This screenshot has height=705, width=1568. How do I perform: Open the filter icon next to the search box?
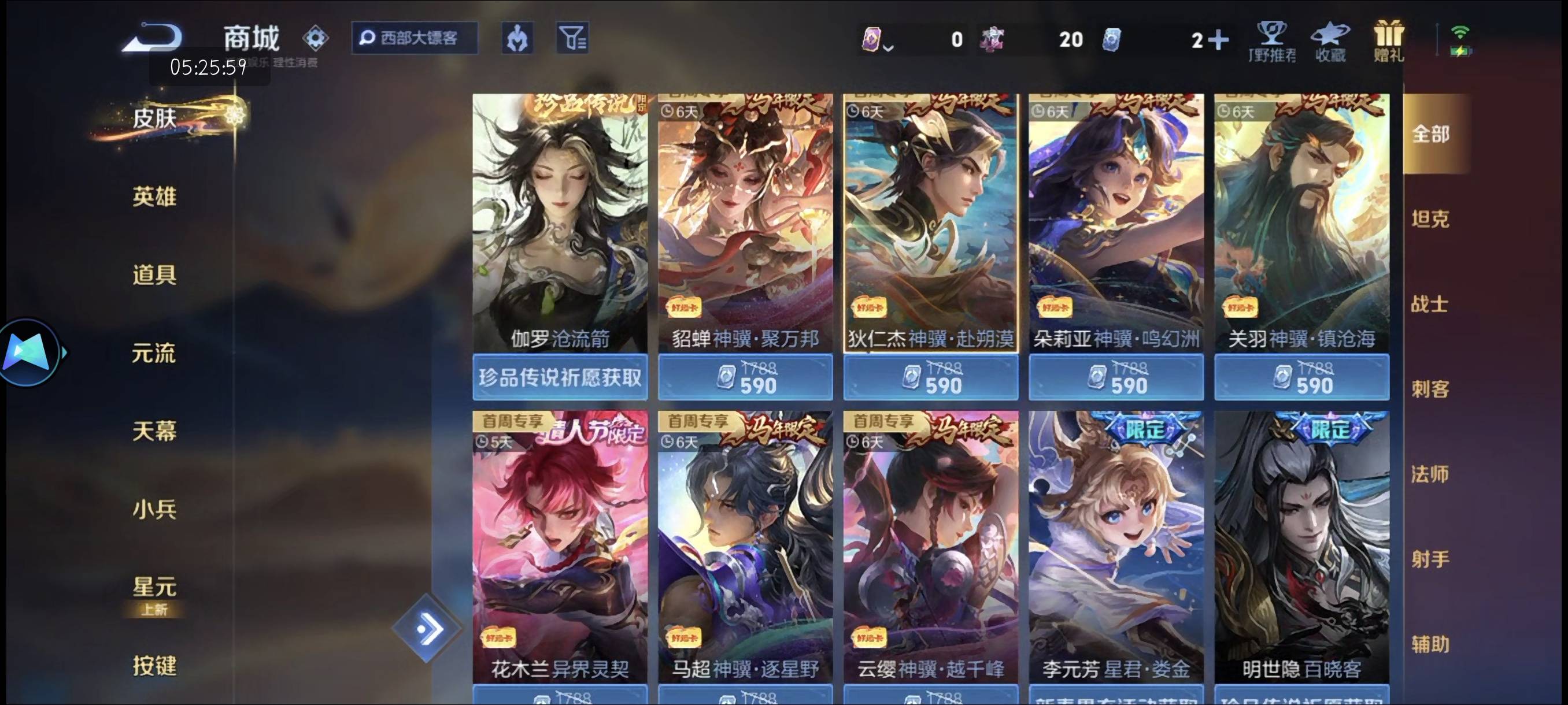(573, 38)
